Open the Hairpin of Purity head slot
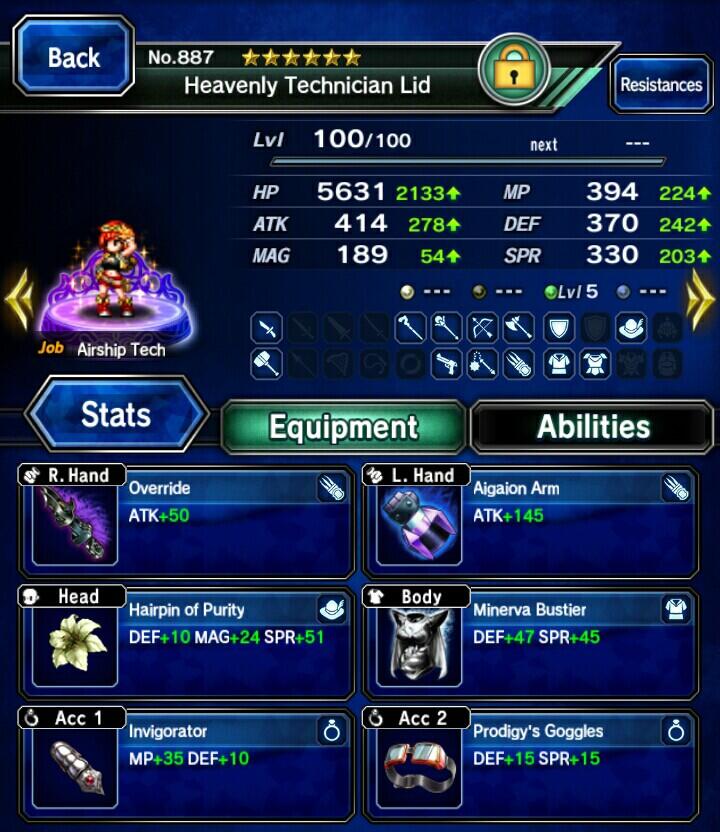Image resolution: width=720 pixels, height=832 pixels. (x=186, y=642)
